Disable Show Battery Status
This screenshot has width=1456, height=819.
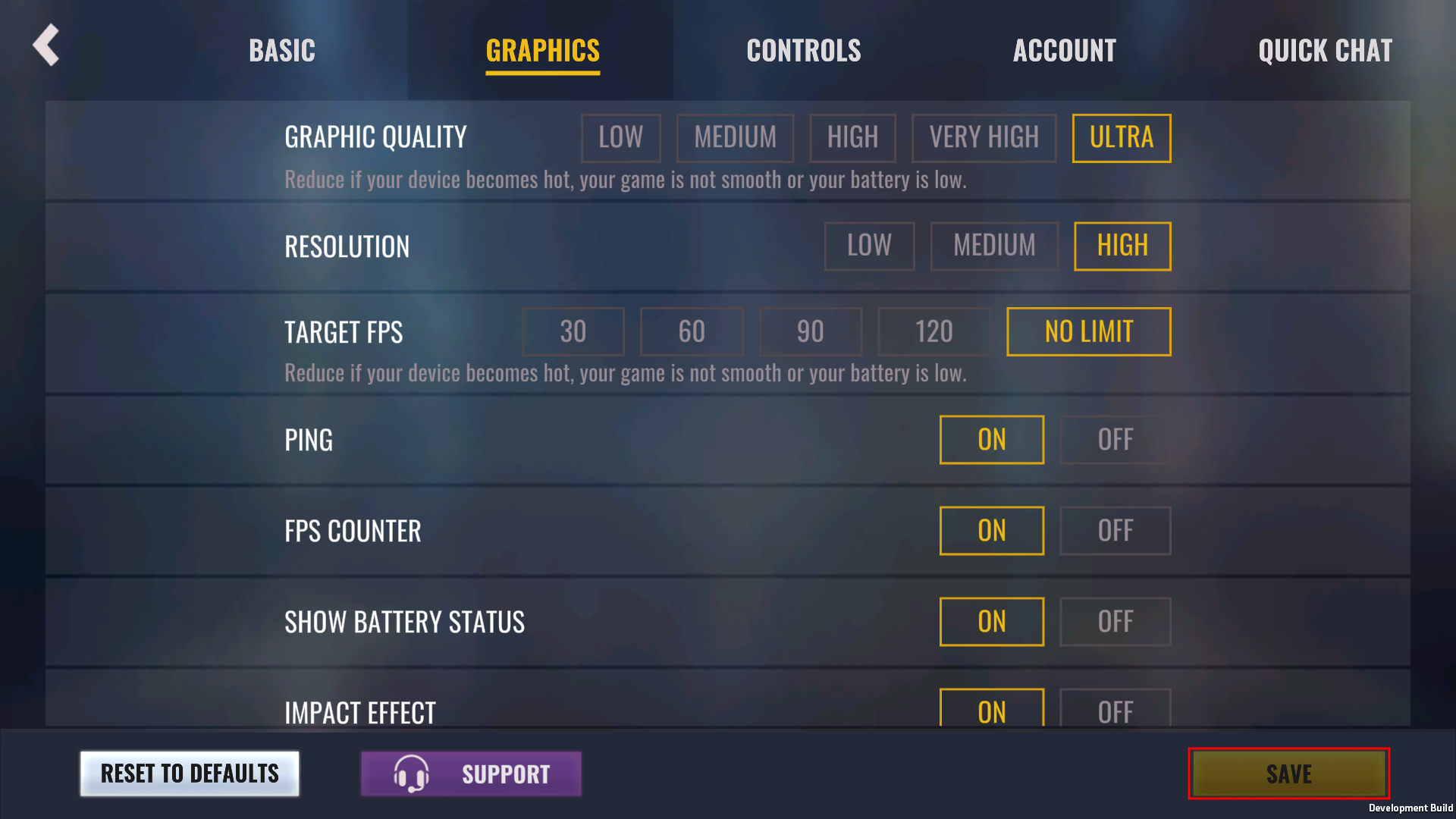pos(1115,622)
